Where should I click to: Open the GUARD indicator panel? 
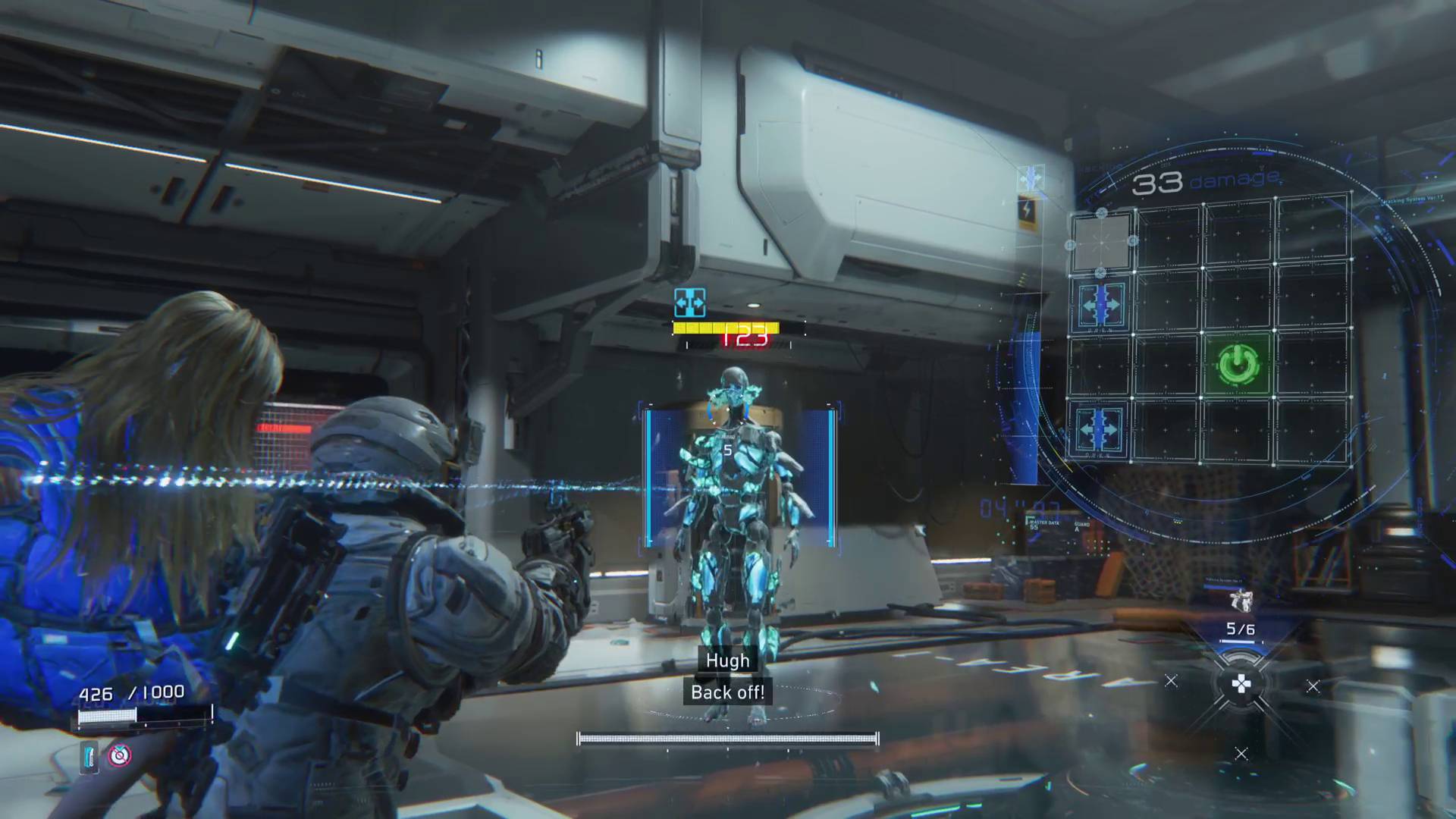coord(1082,524)
